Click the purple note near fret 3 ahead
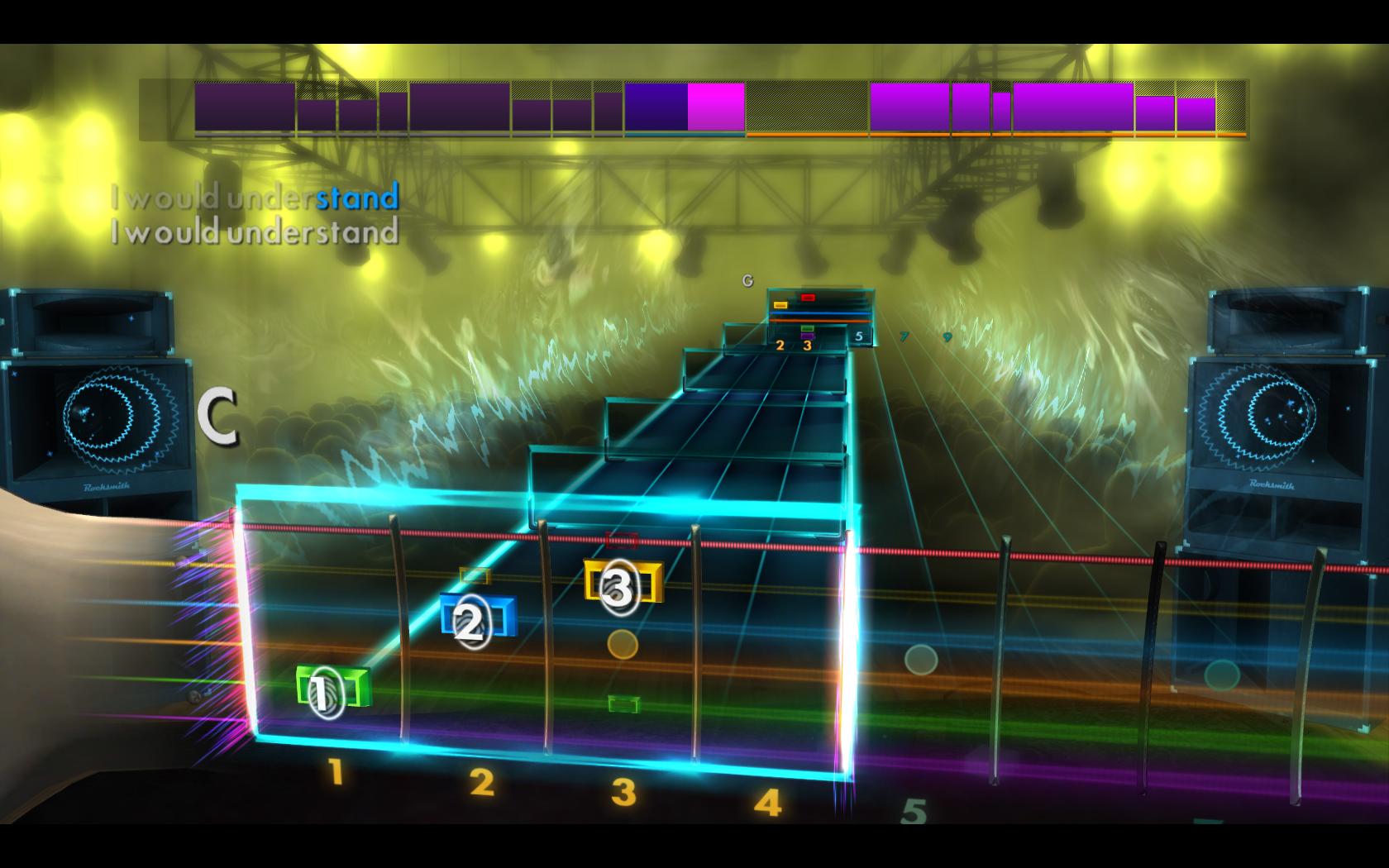Viewport: 1389px width, 868px height. (808, 336)
